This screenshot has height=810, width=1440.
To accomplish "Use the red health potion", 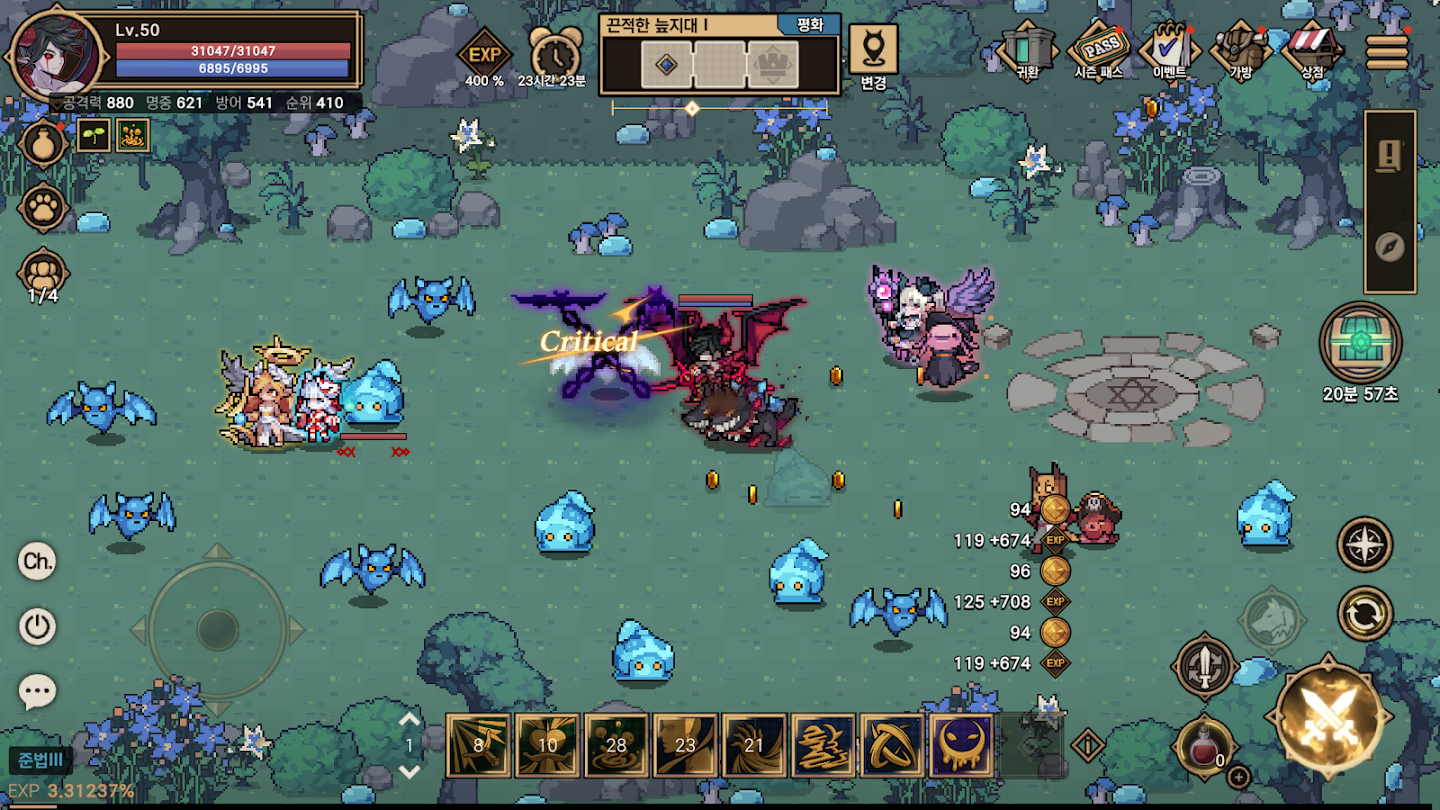I will [x=1205, y=747].
